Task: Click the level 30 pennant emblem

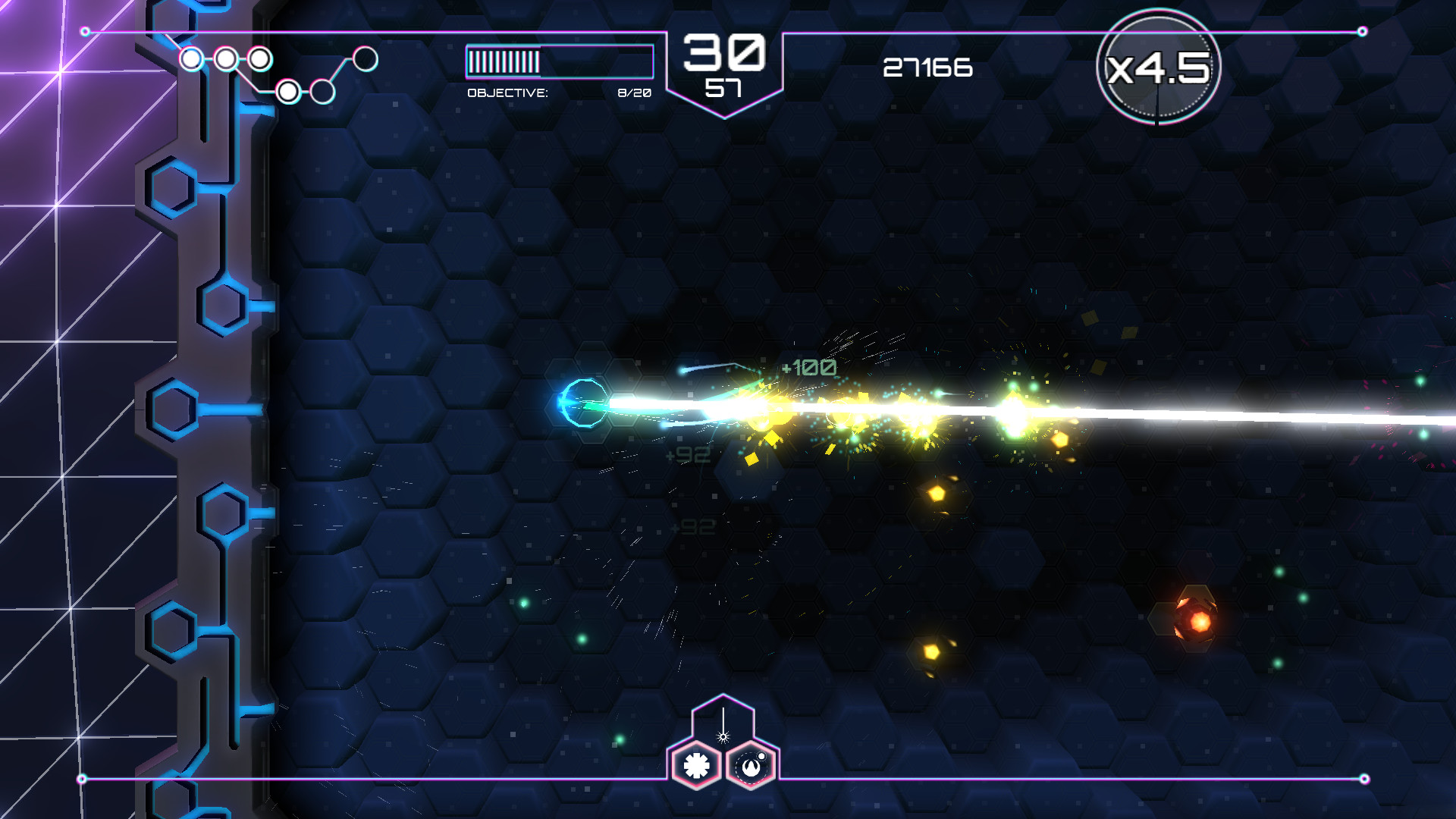Action: [x=723, y=64]
